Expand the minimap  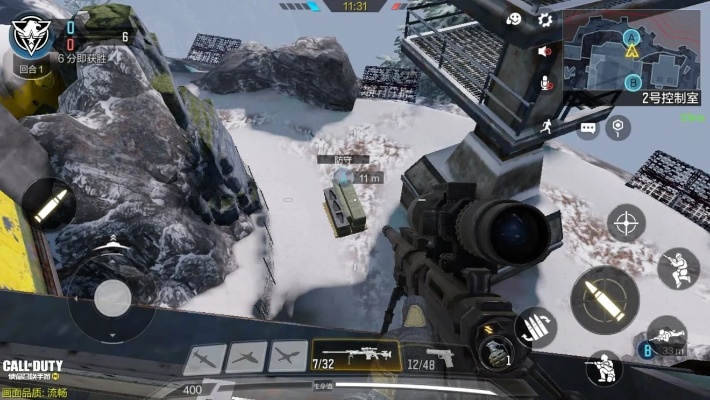click(630, 50)
